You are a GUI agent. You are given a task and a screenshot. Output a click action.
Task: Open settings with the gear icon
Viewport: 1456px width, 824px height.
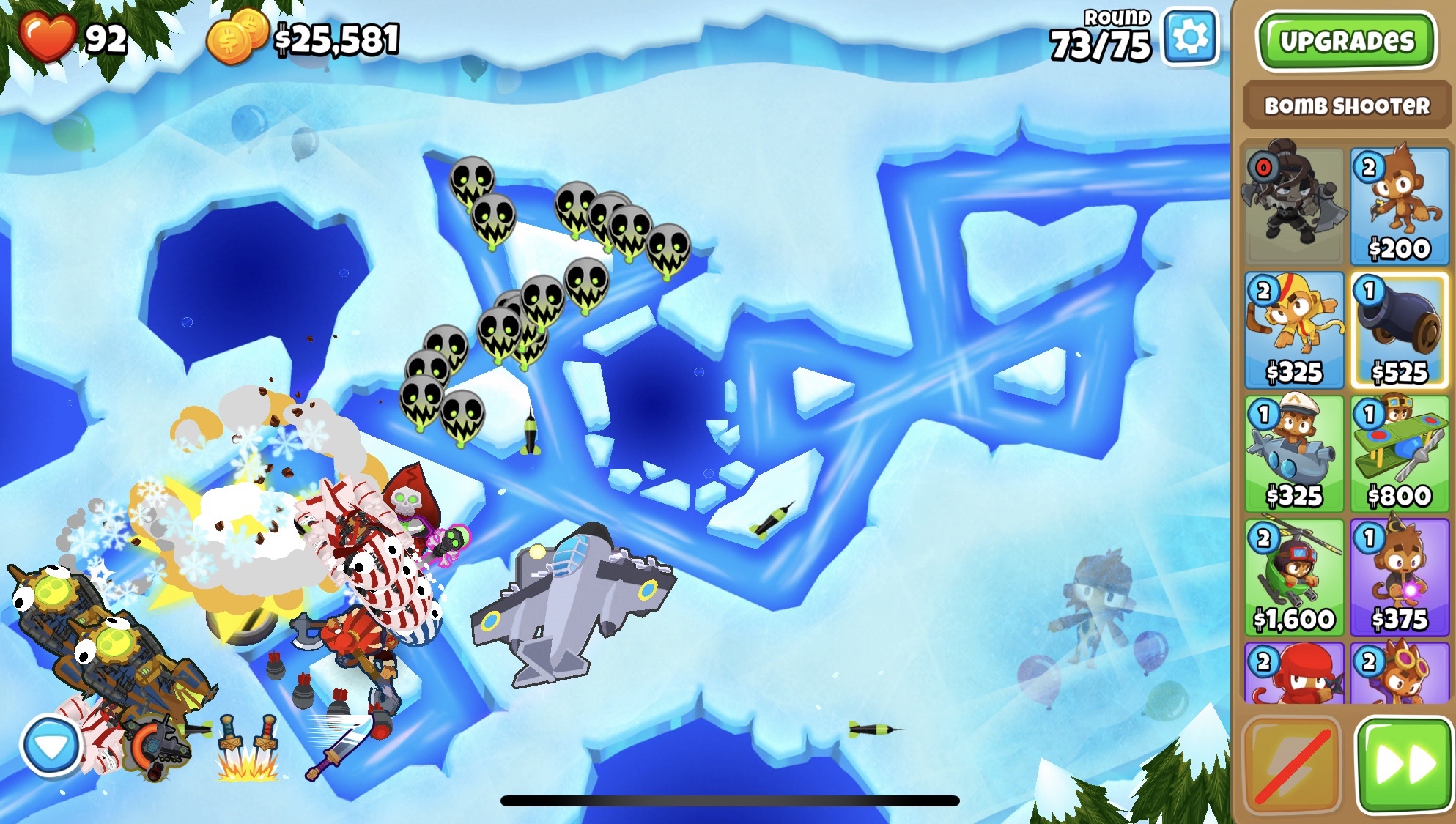pyautogui.click(x=1190, y=37)
